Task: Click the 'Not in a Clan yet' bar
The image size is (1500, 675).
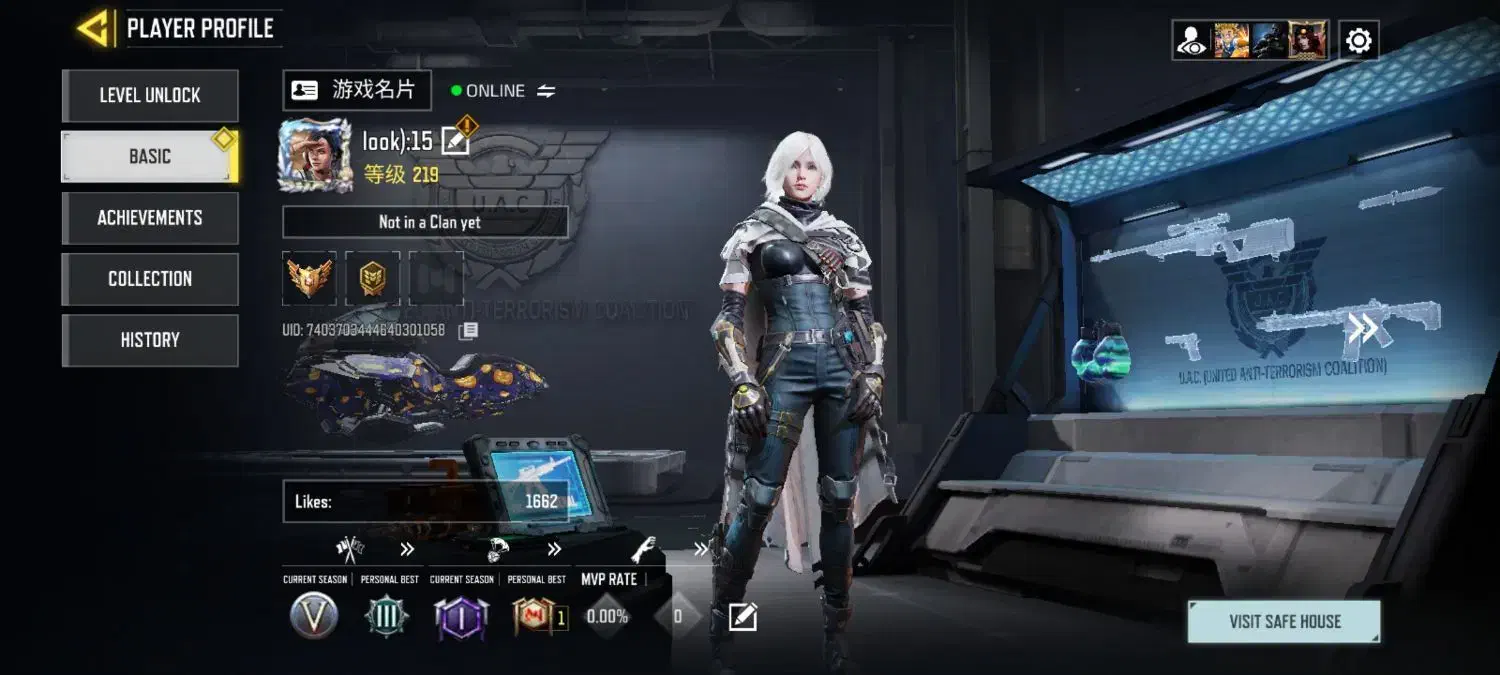Action: click(x=426, y=222)
